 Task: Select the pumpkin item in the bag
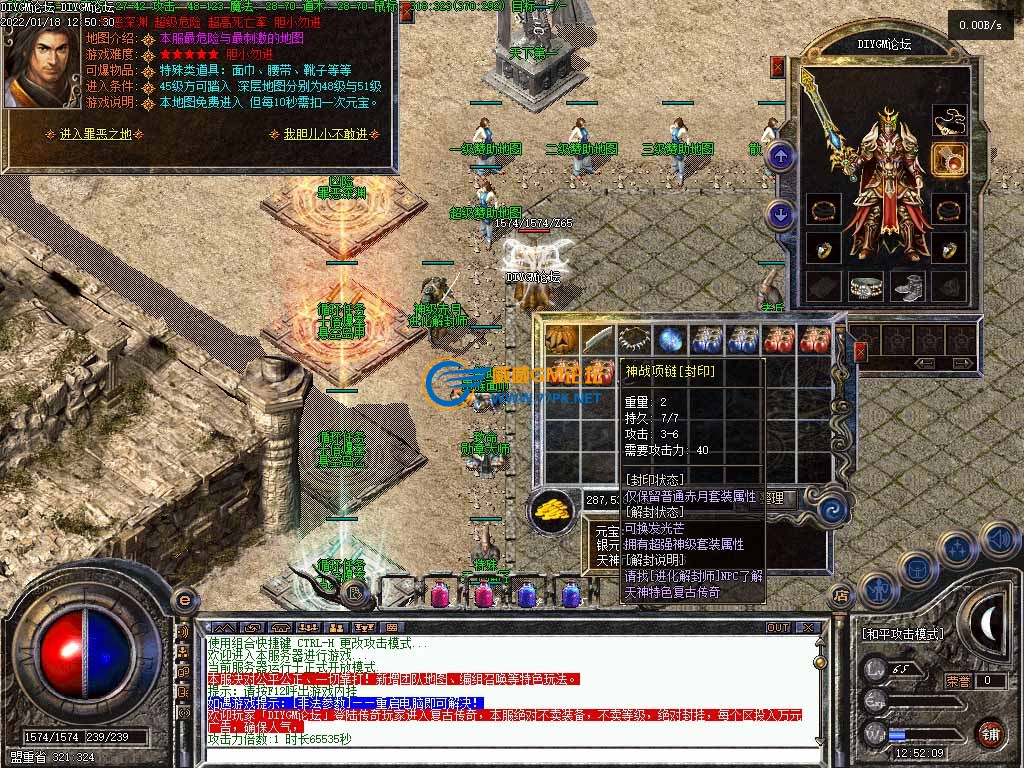(x=563, y=340)
